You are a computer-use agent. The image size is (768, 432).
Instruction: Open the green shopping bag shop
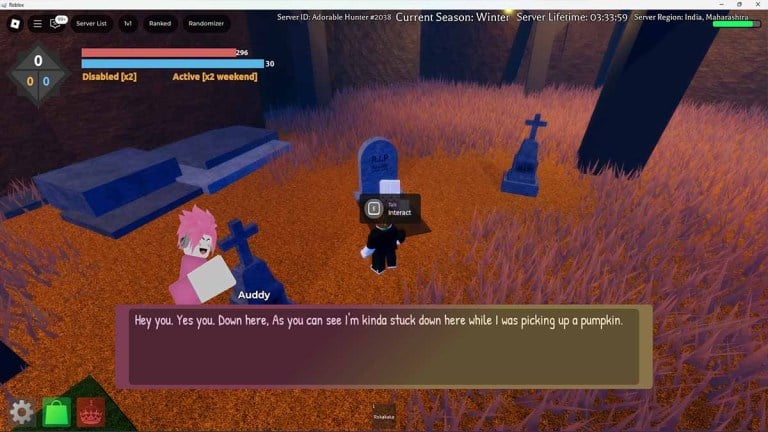point(57,412)
